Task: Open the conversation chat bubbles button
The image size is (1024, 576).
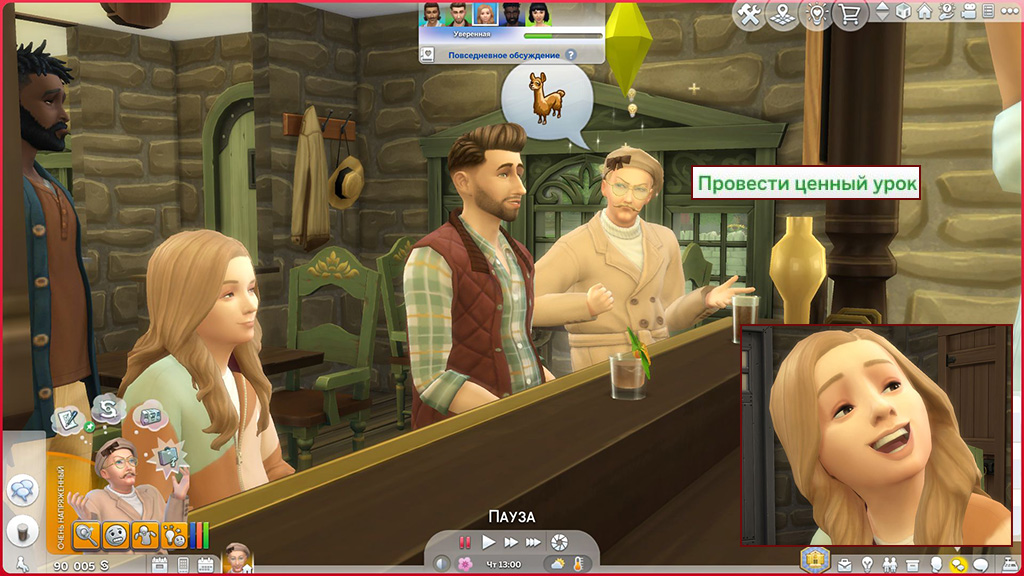Action: 20,490
